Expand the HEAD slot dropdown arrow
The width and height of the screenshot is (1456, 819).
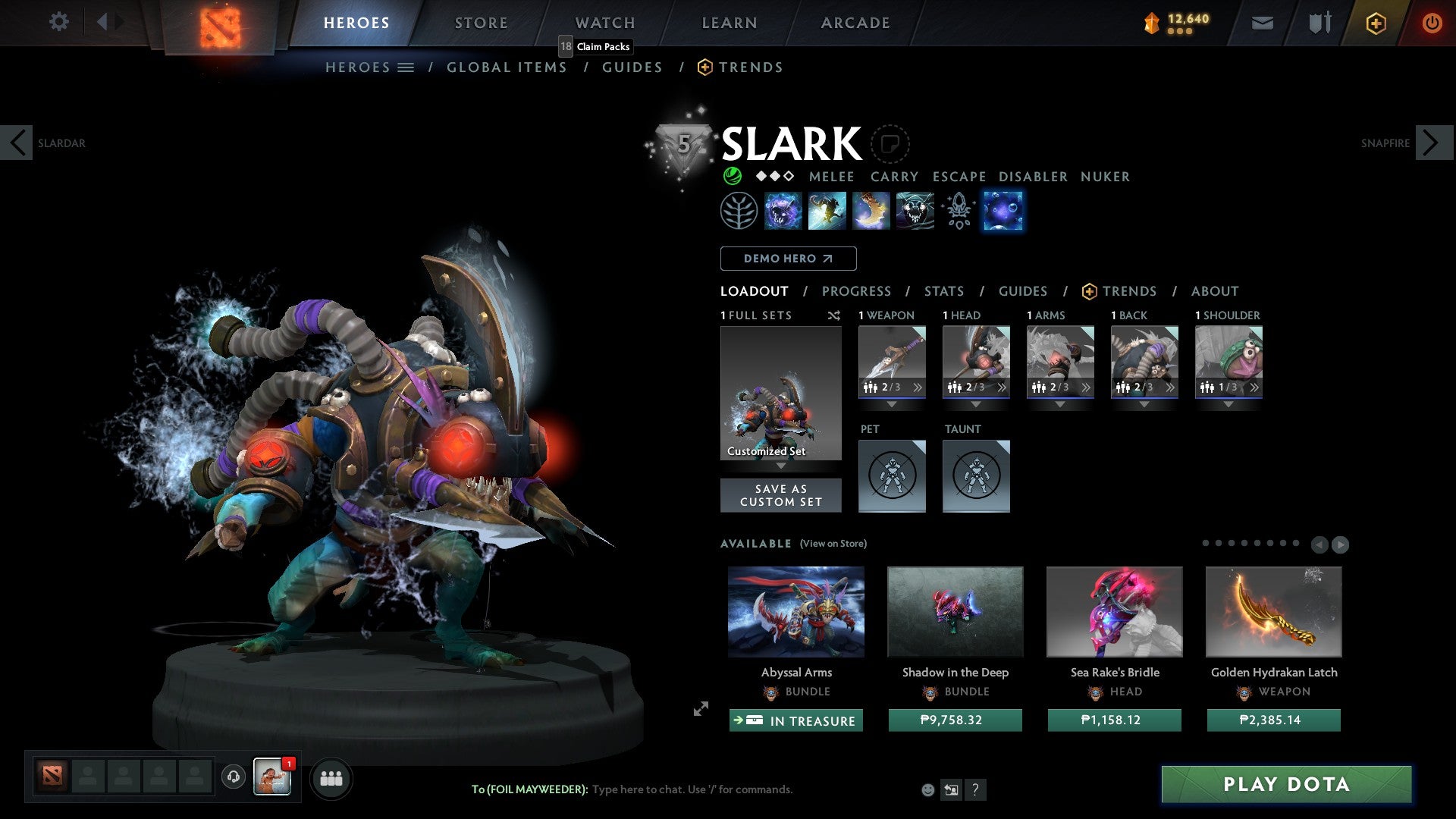tap(976, 406)
